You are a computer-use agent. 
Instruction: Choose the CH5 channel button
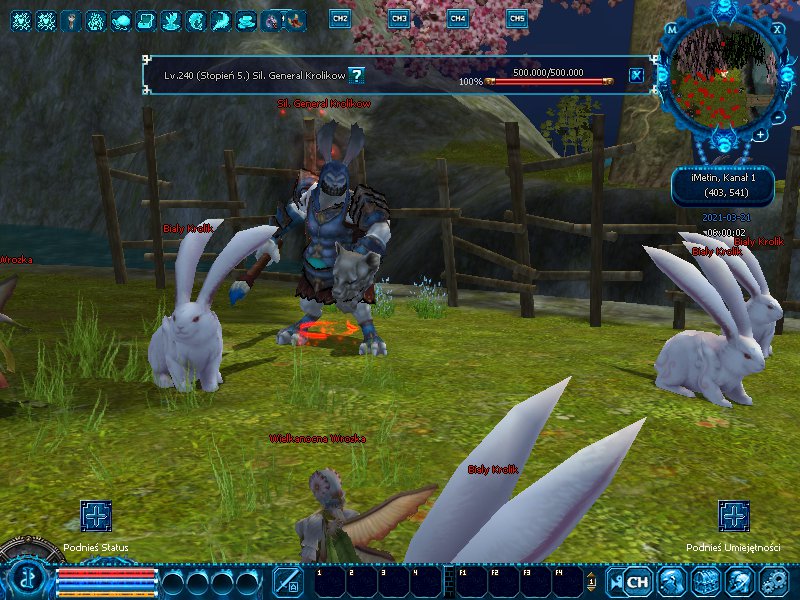(516, 18)
